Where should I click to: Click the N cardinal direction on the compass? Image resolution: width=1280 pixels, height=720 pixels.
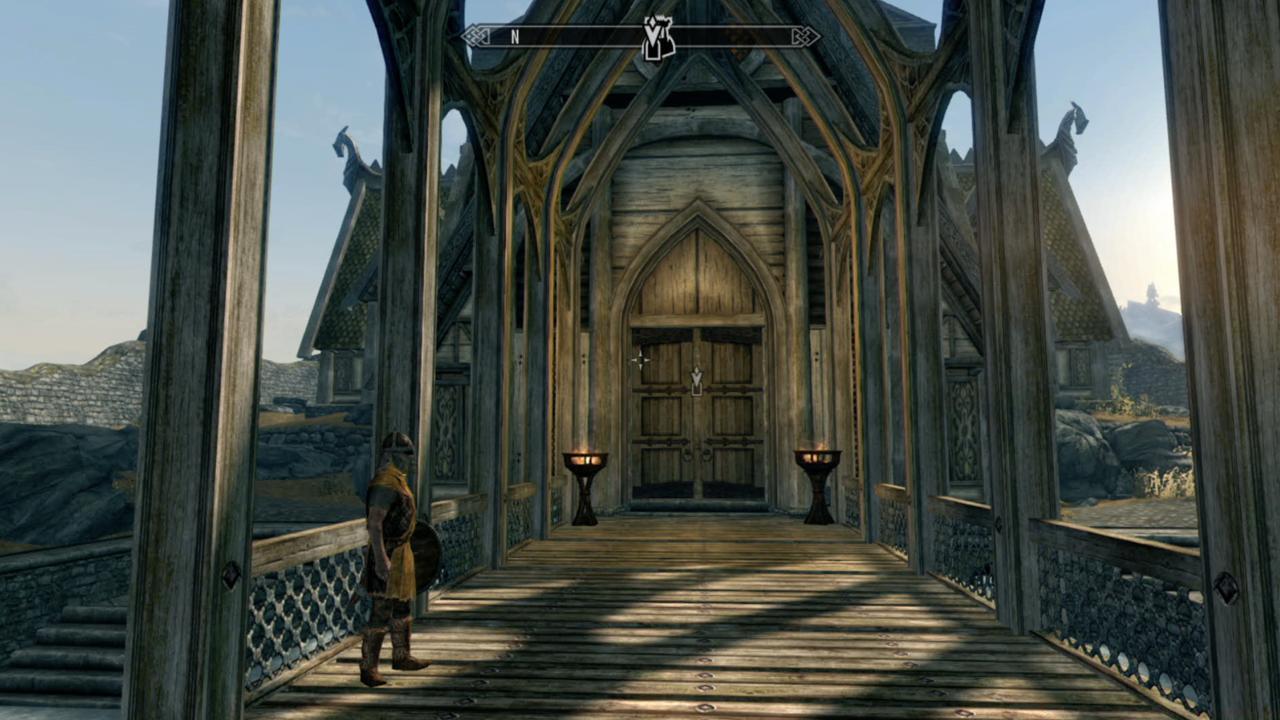[x=515, y=37]
